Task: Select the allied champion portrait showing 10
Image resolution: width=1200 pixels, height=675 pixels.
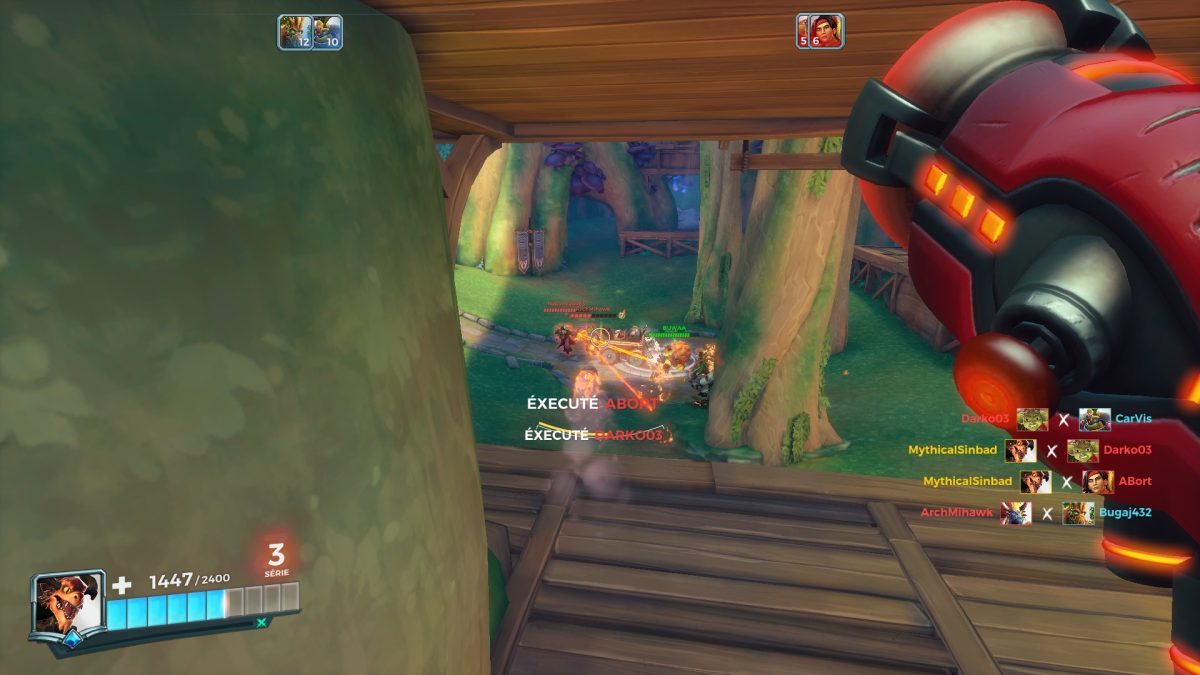Action: coord(327,32)
